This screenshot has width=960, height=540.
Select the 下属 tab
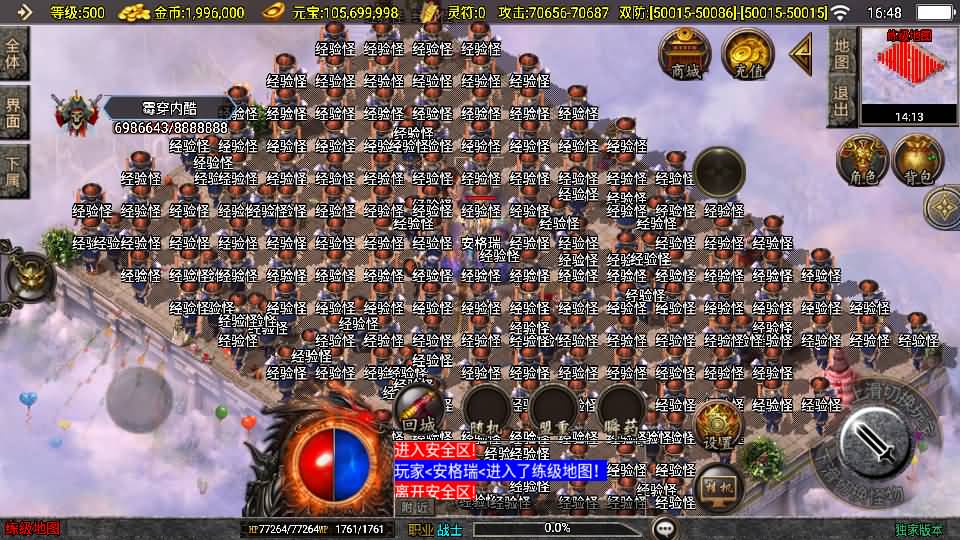14,170
